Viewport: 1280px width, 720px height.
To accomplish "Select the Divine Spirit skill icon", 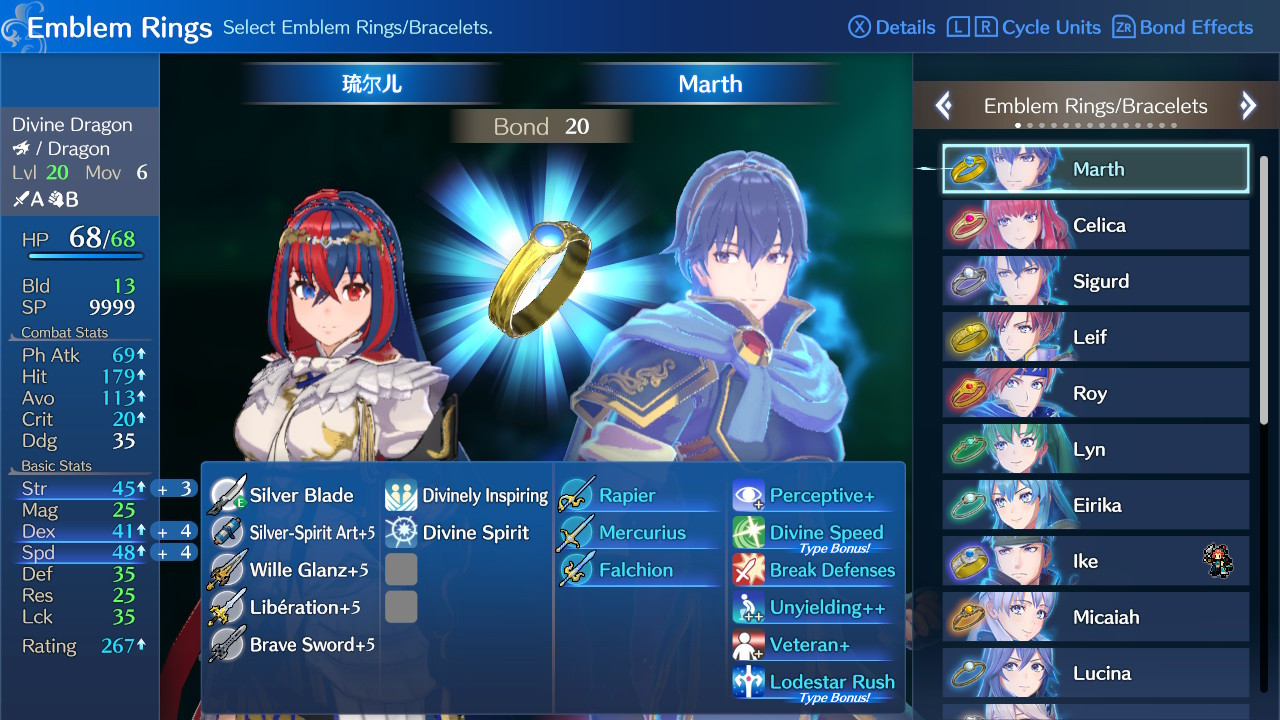I will click(401, 533).
